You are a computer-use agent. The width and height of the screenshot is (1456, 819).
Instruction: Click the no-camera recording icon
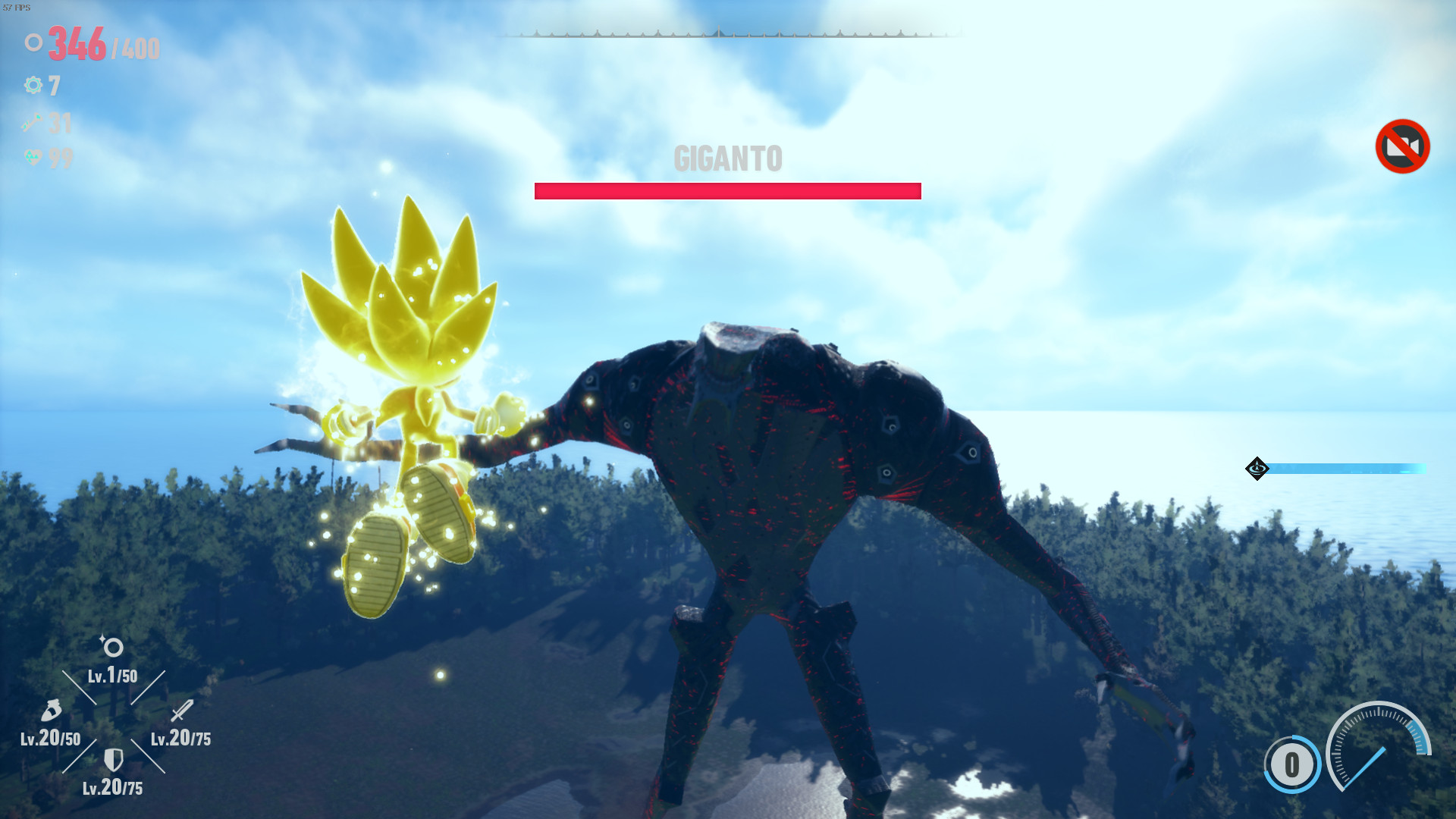[1402, 146]
